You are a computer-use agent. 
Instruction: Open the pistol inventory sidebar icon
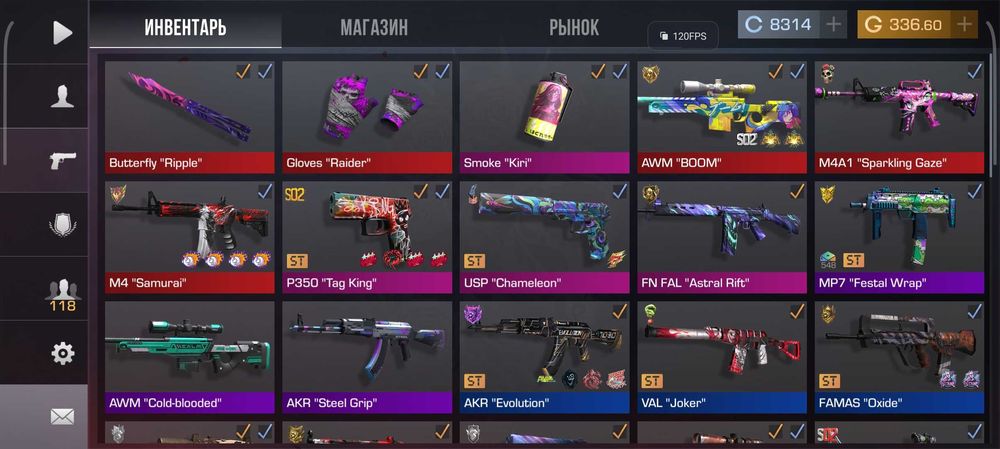(x=62, y=160)
